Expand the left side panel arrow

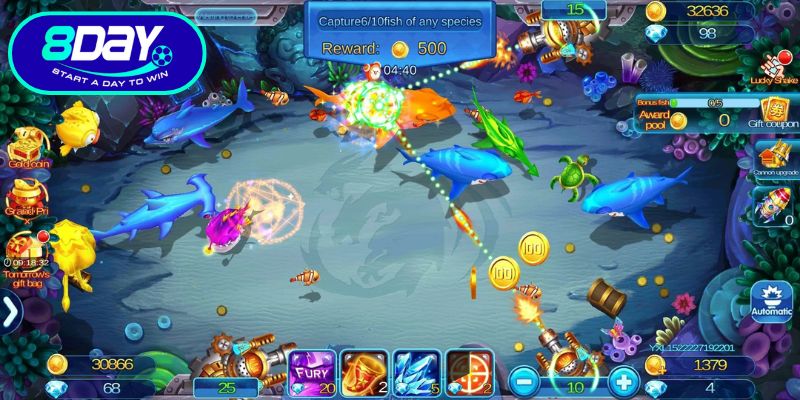click(11, 312)
